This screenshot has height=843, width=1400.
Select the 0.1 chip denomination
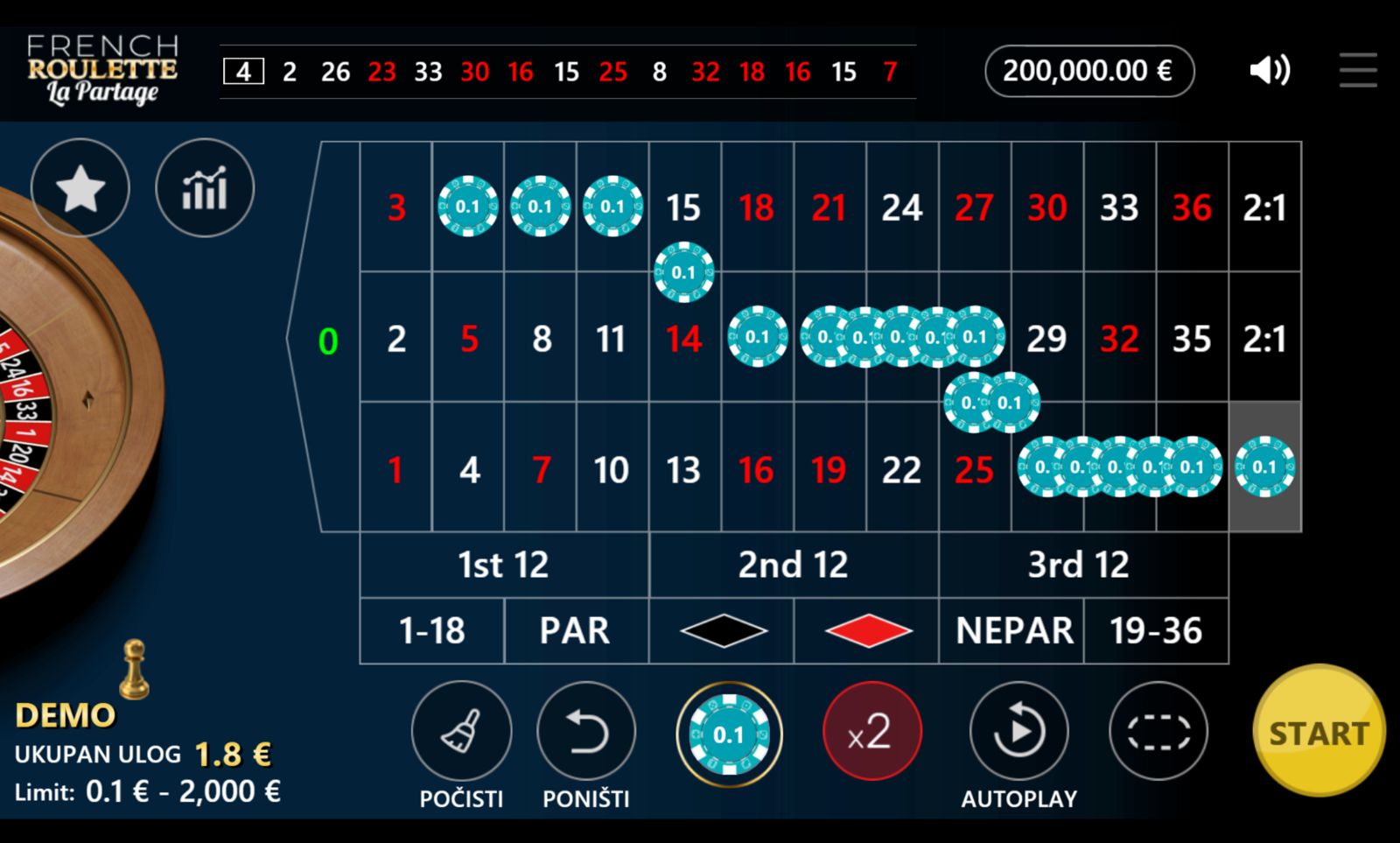pyautogui.click(x=729, y=734)
